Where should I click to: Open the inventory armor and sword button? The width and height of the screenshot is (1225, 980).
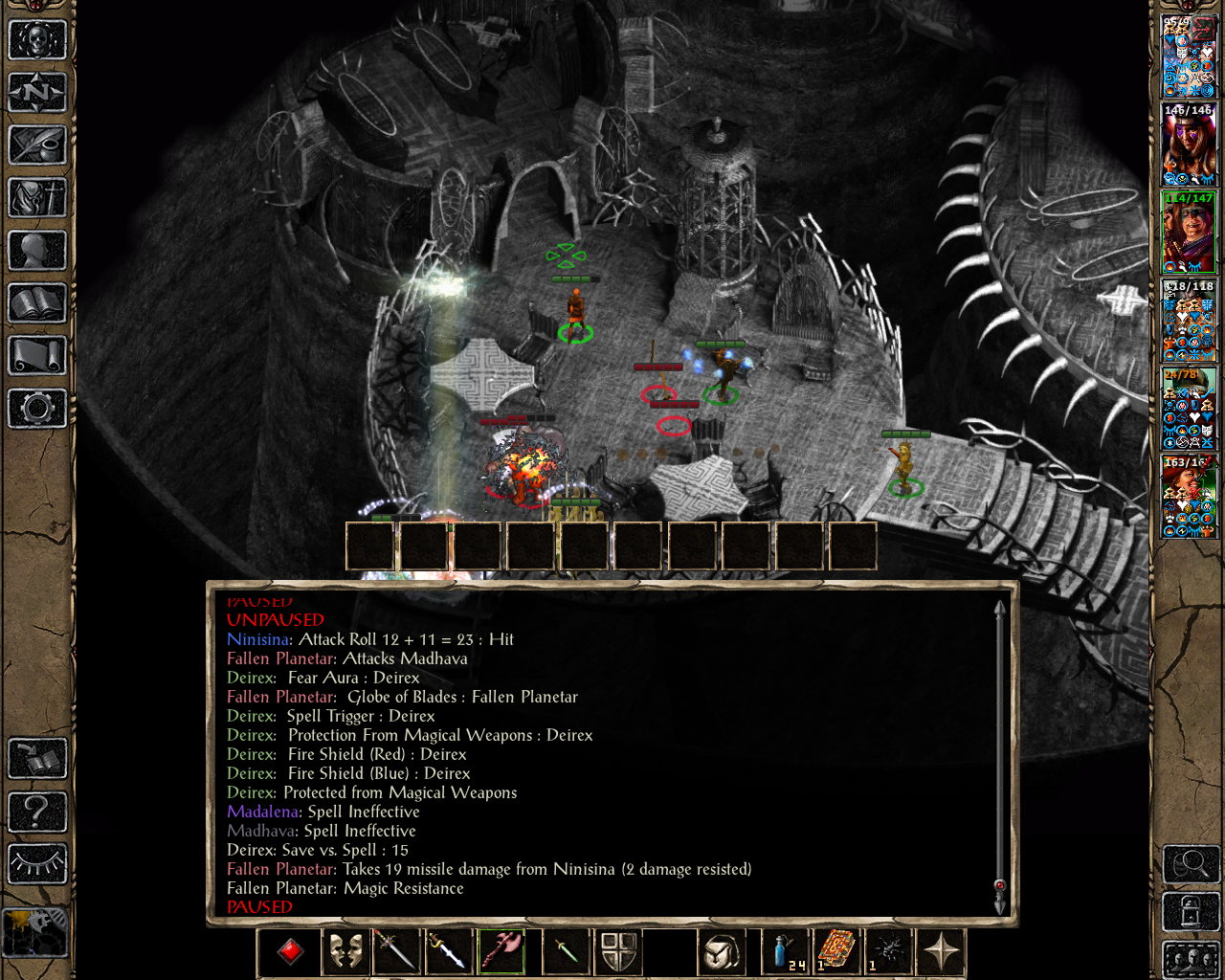[37, 198]
